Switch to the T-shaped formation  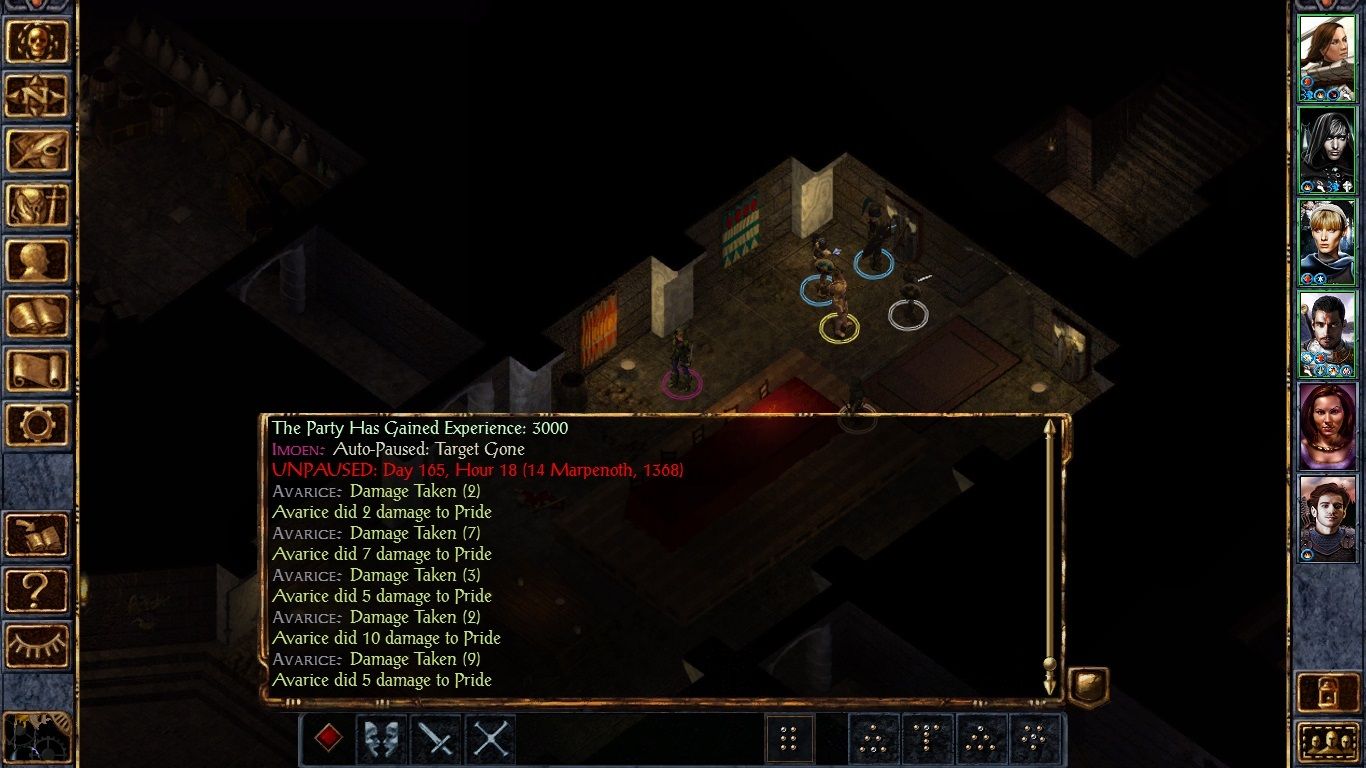point(927,739)
